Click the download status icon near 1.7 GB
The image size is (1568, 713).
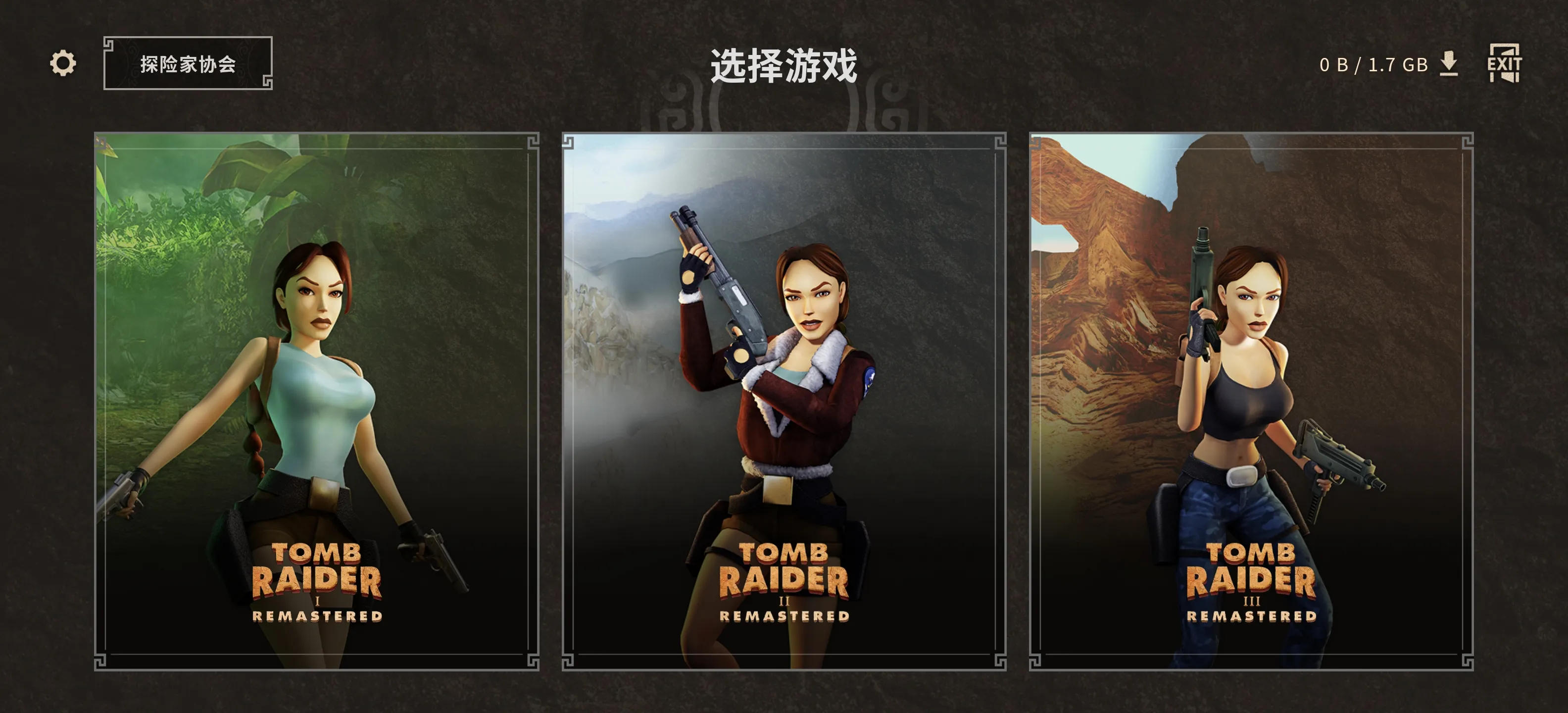tap(1449, 63)
